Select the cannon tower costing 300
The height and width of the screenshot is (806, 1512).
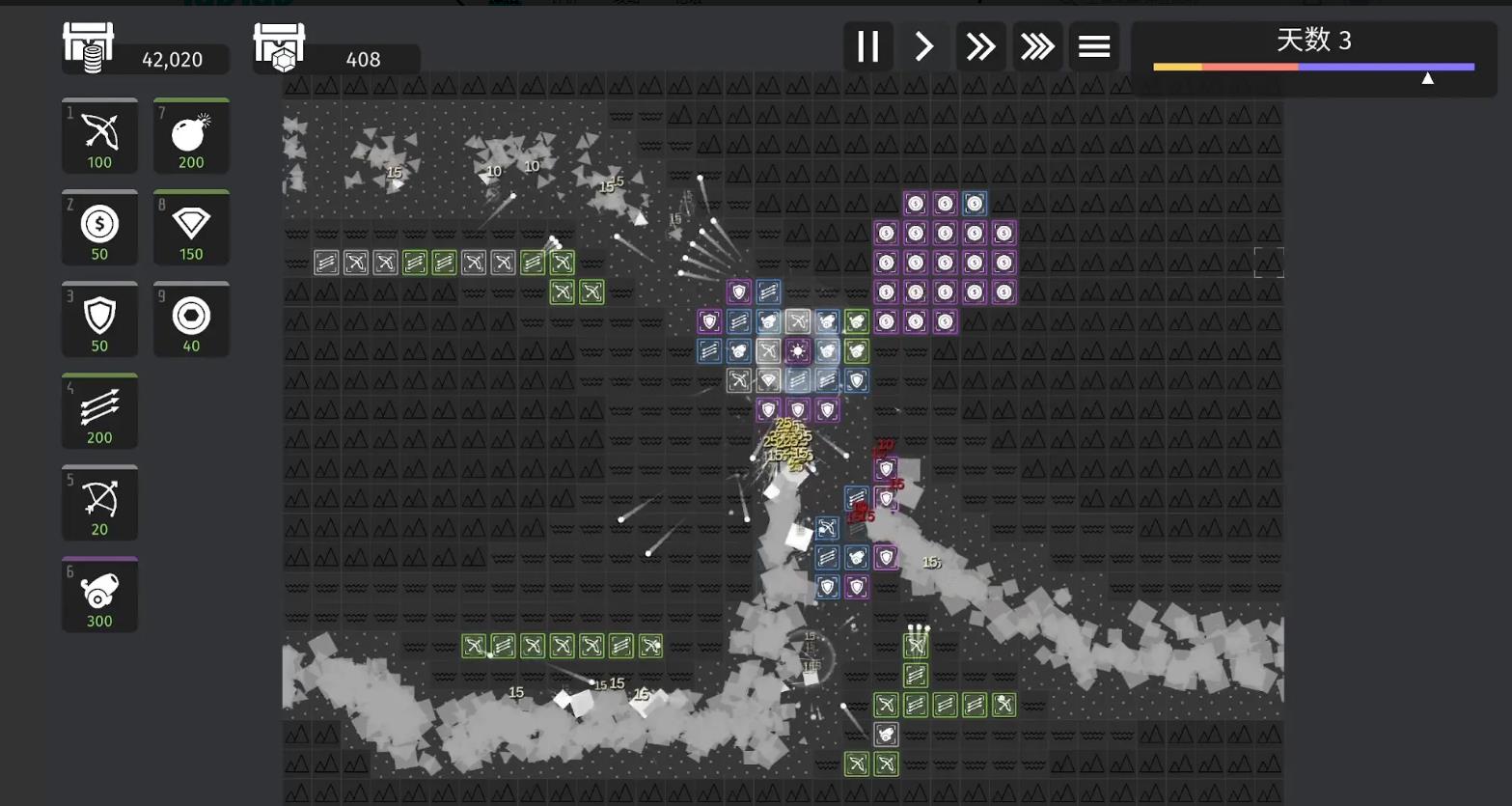click(x=99, y=595)
